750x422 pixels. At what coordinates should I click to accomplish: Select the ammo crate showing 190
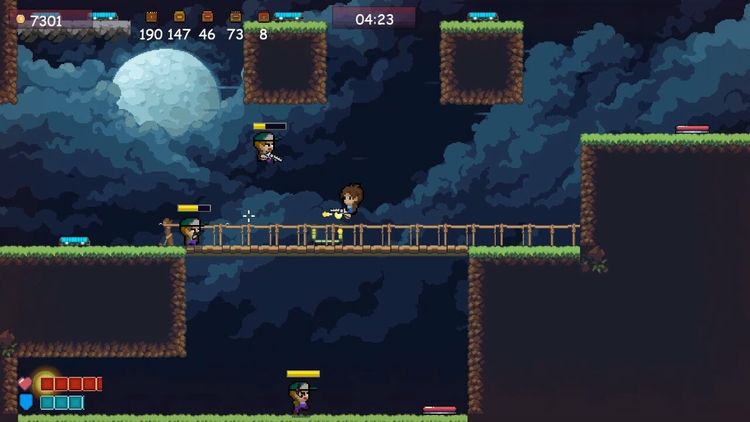151,17
